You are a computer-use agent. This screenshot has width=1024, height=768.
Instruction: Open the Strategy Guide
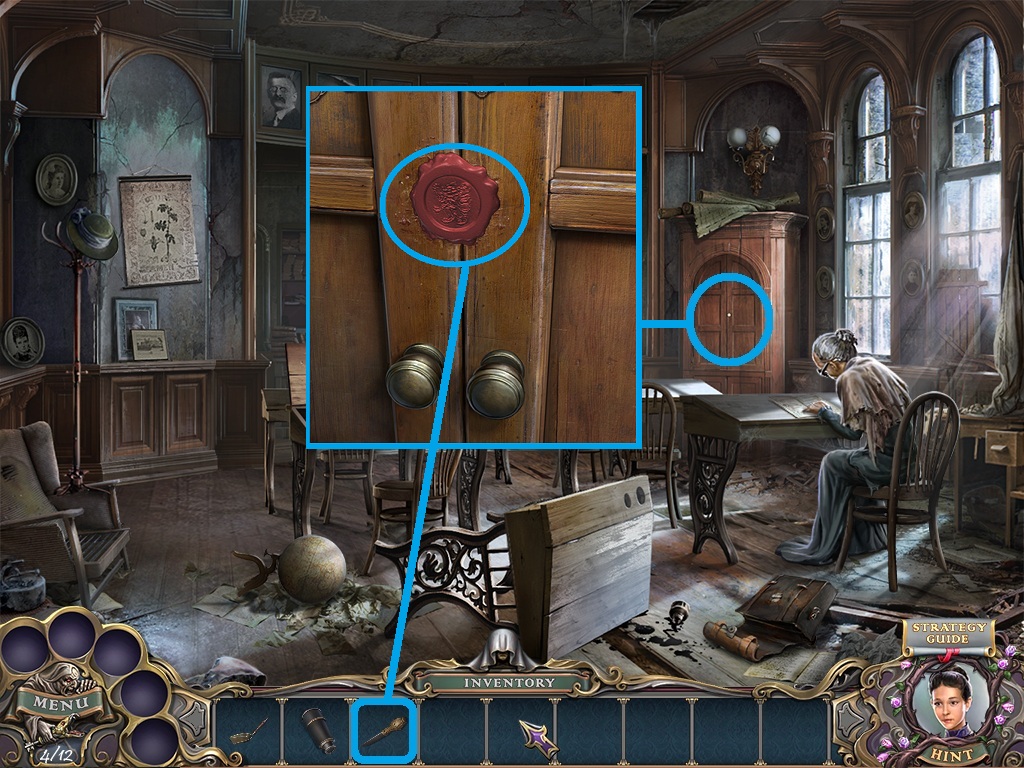tap(946, 634)
